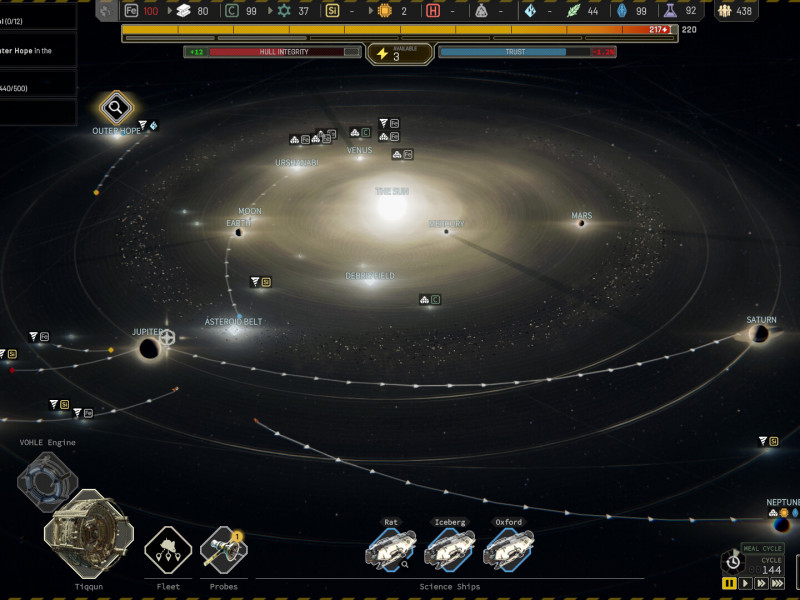Click the Debris Field map label
800x600 pixels.
tap(370, 276)
